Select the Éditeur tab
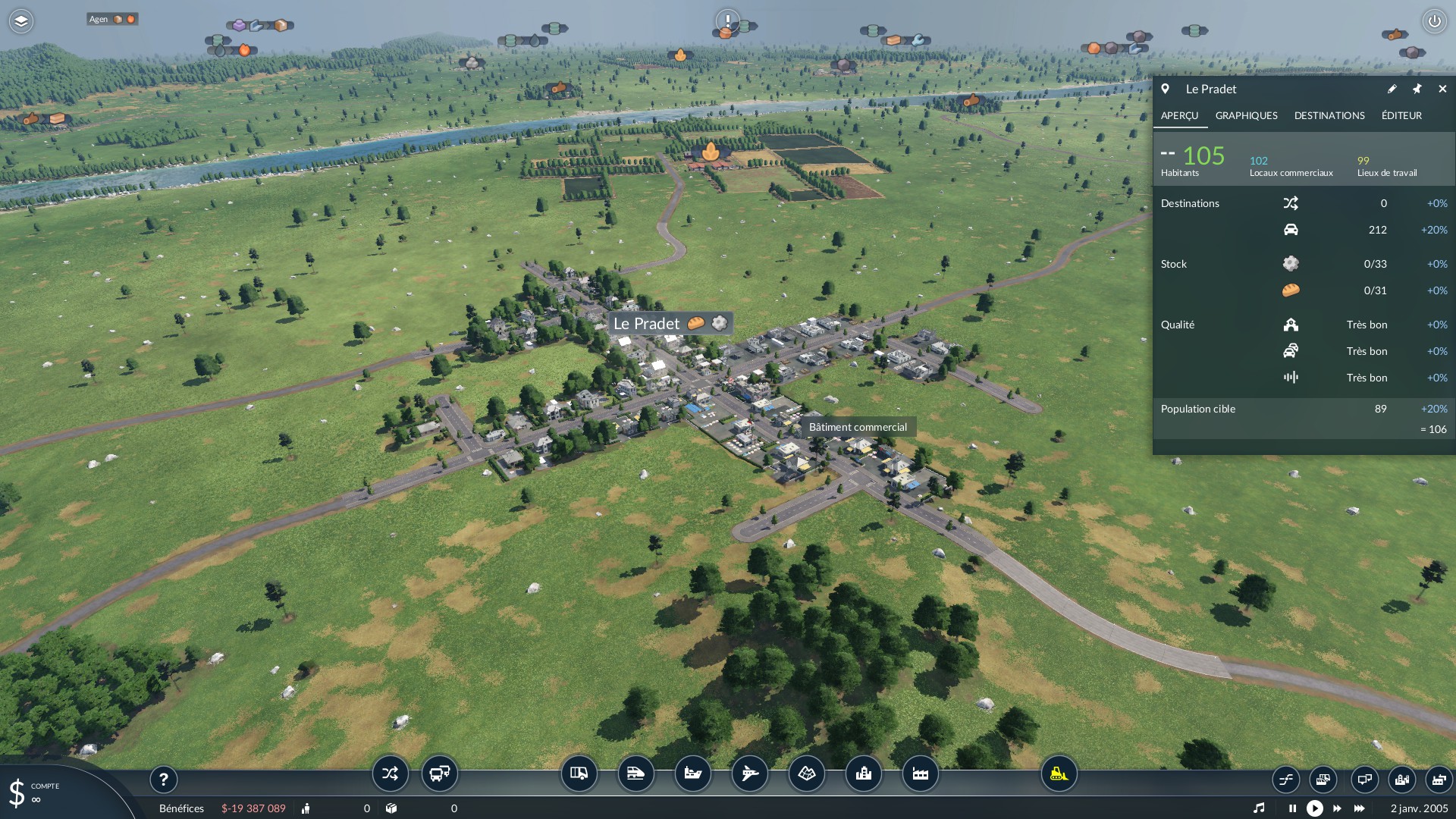 tap(1401, 115)
